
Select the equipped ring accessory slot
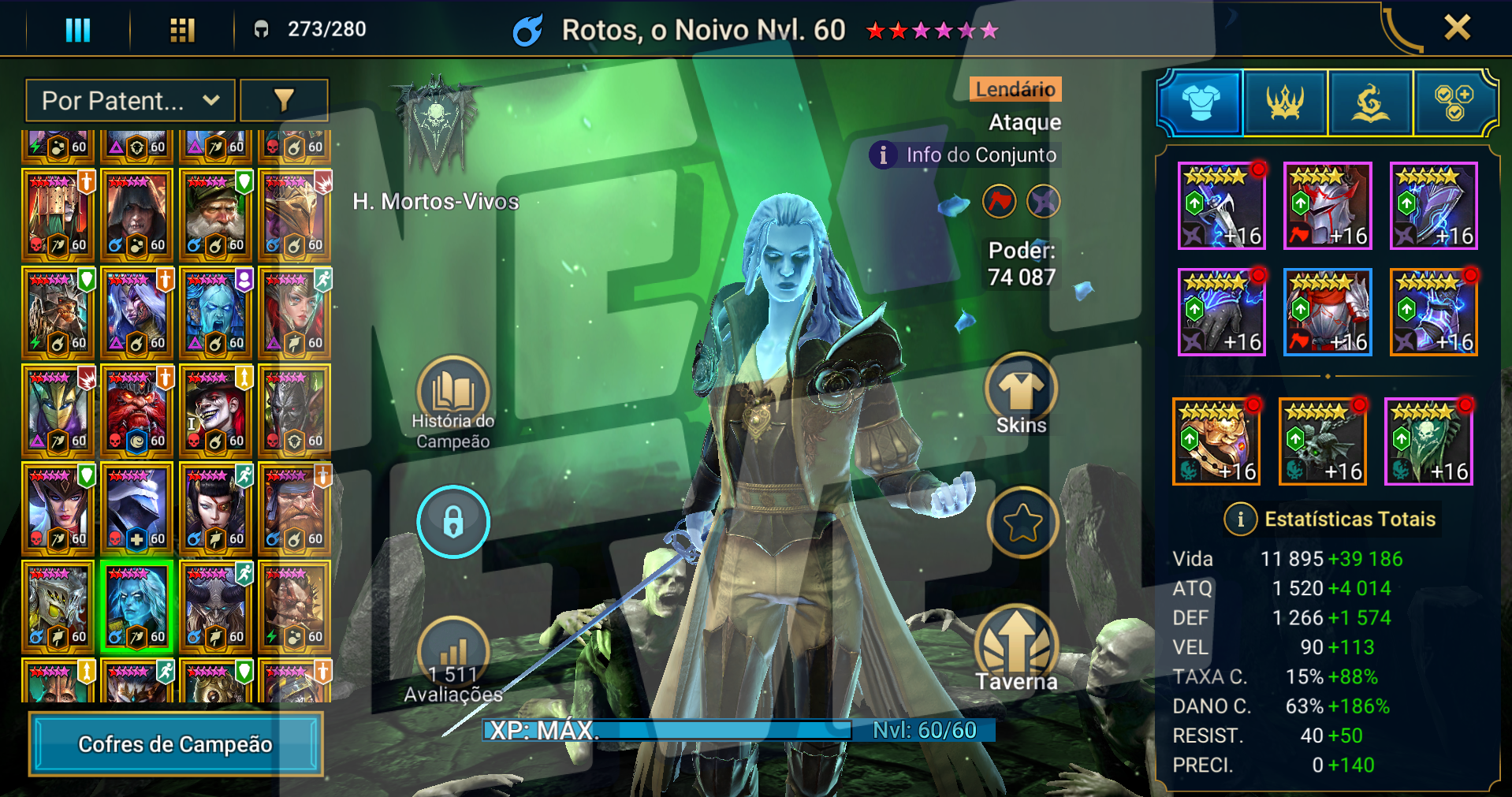coord(1216,441)
